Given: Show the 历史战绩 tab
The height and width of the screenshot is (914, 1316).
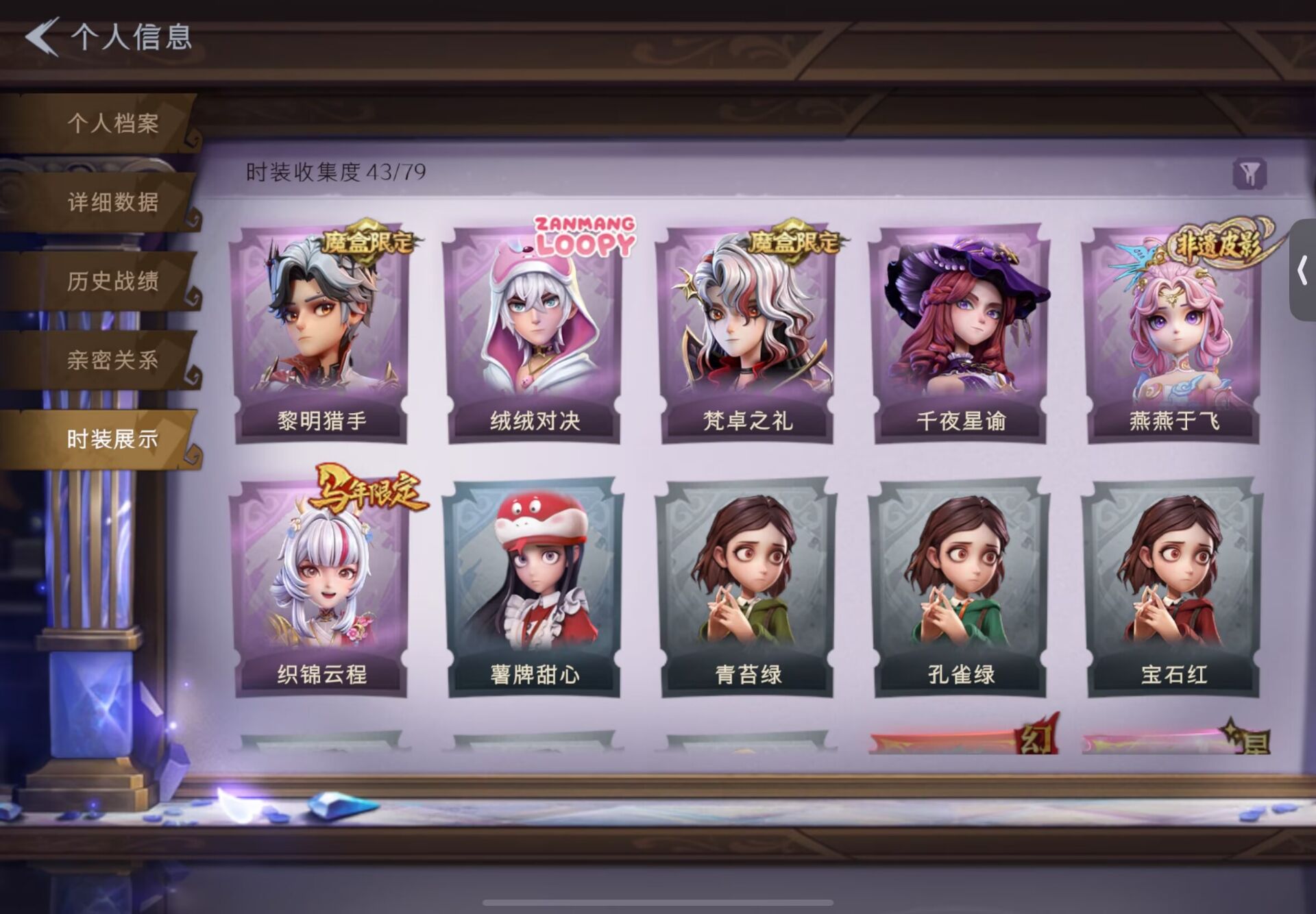Looking at the screenshot, I should coord(112,281).
